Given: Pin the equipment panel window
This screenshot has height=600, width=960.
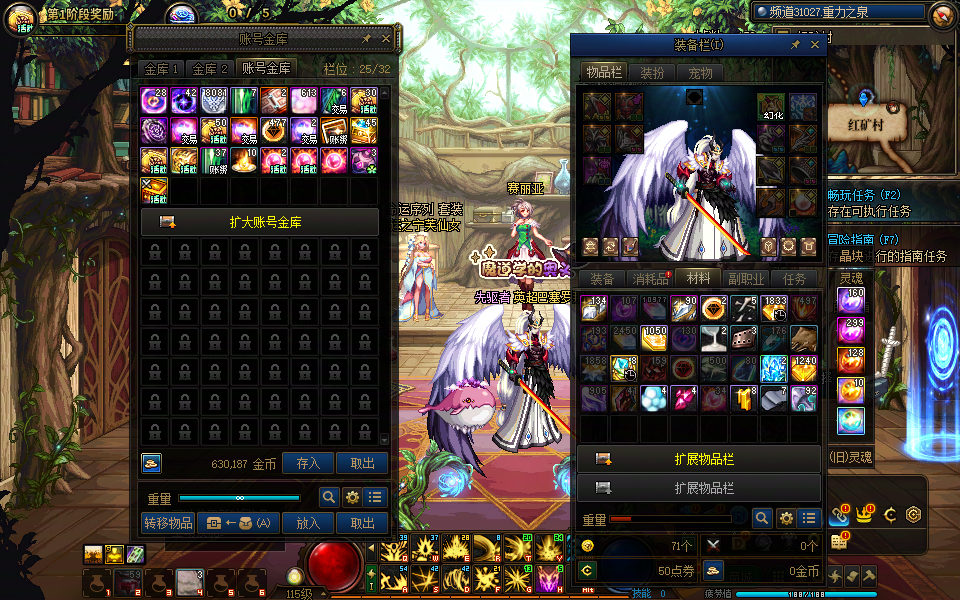Looking at the screenshot, I should tap(795, 45).
